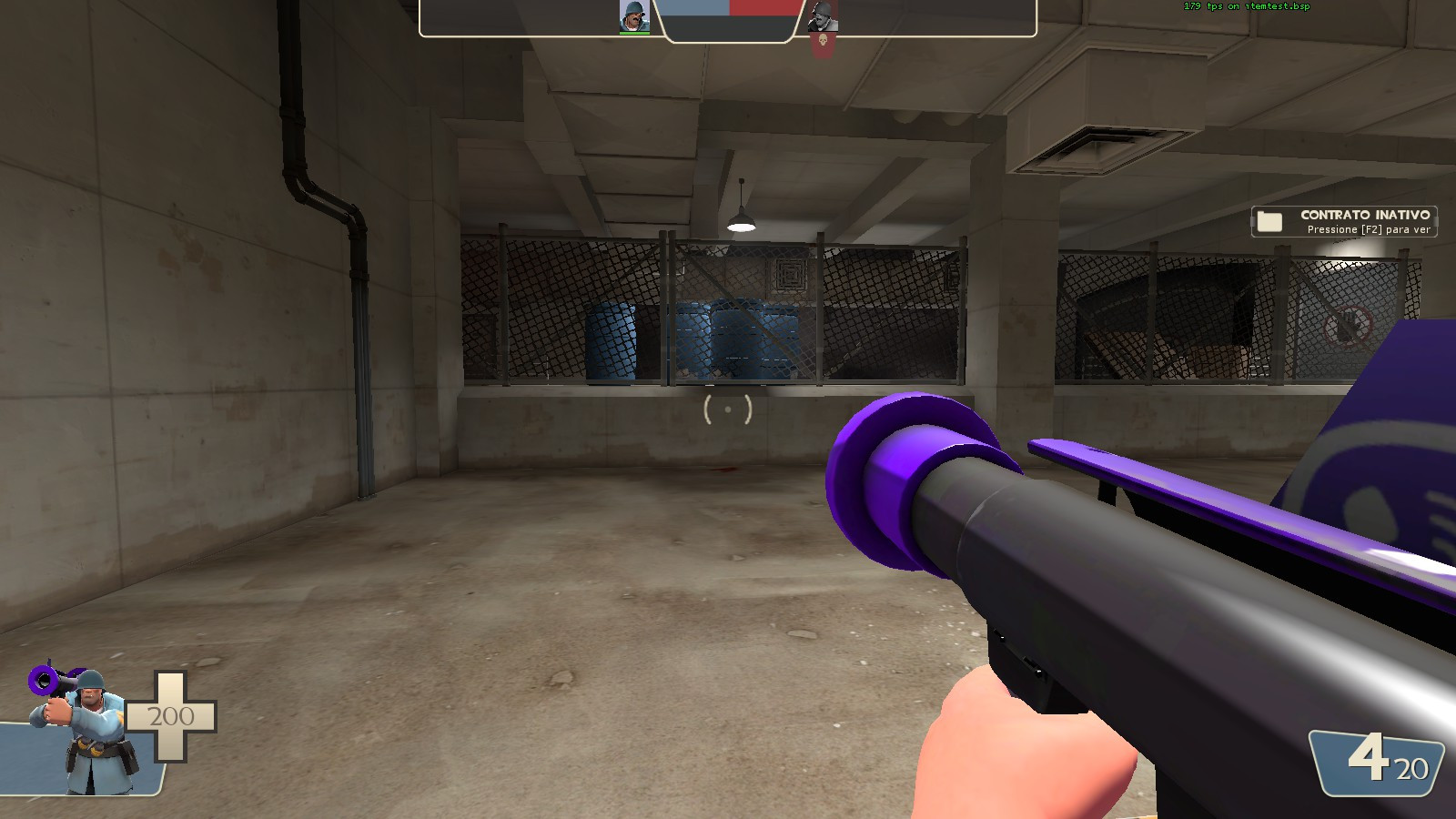Screen dimensions: 1456x819
Task: Select the Pressione [F2] para ver prompt
Action: click(x=1368, y=230)
